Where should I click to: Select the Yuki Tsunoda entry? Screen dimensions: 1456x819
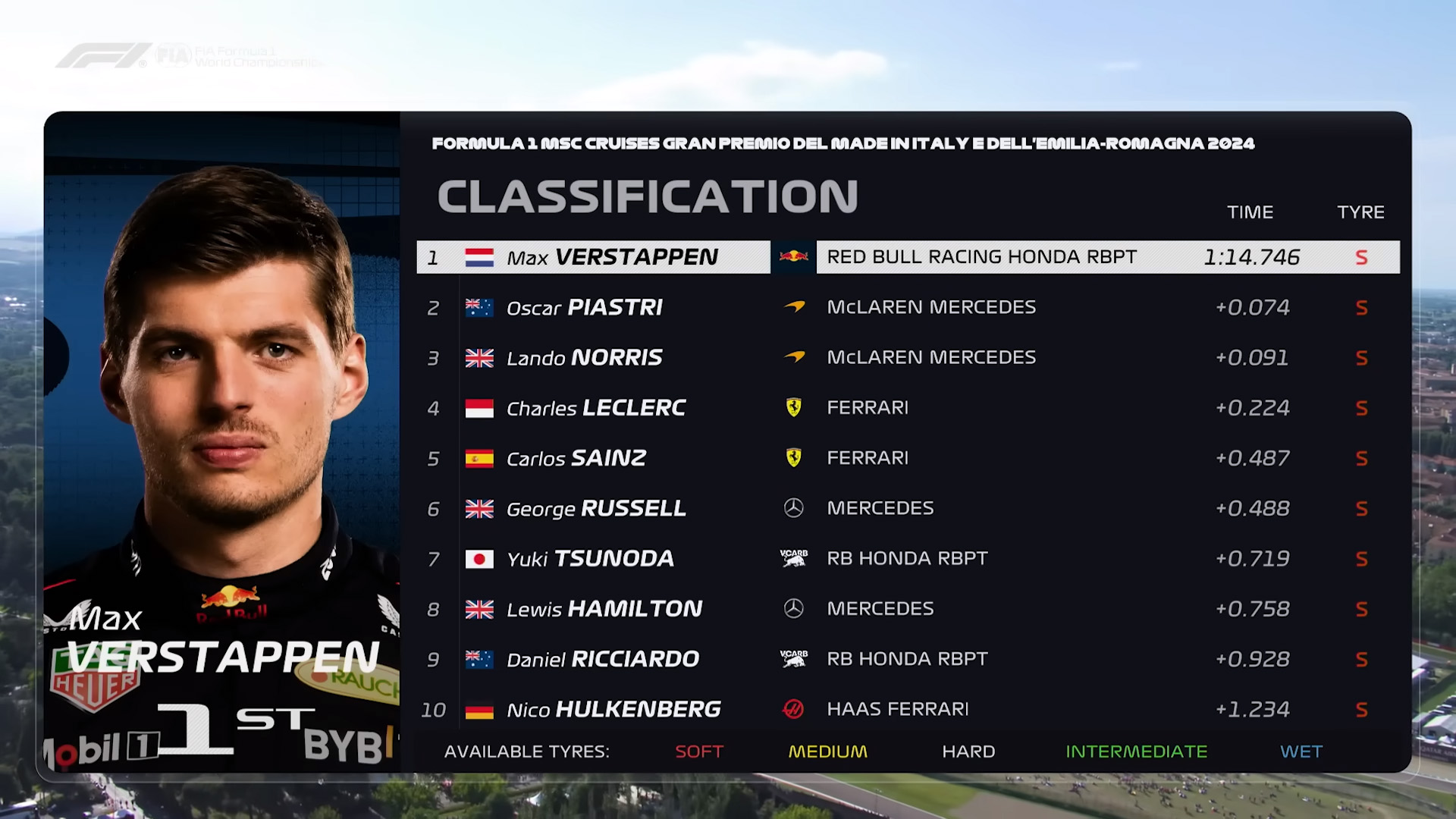pyautogui.click(x=590, y=559)
